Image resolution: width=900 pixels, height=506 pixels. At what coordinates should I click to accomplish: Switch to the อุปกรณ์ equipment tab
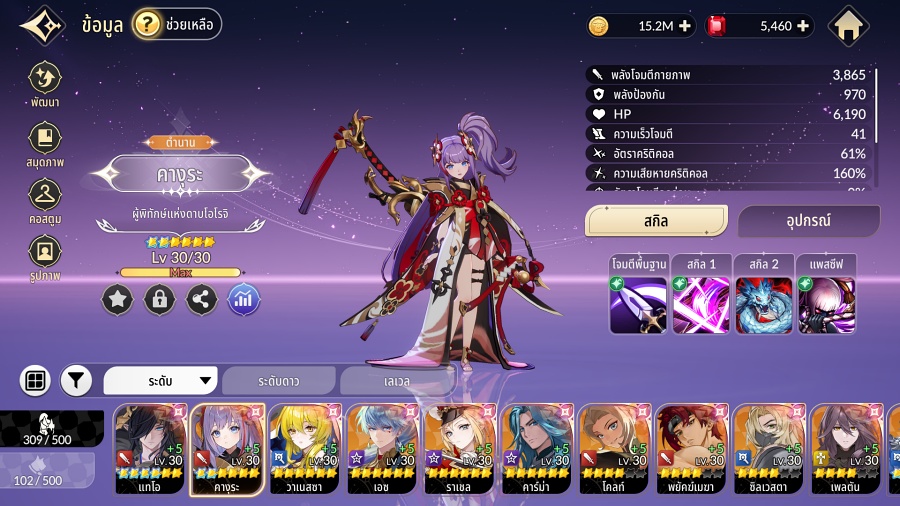pos(808,220)
